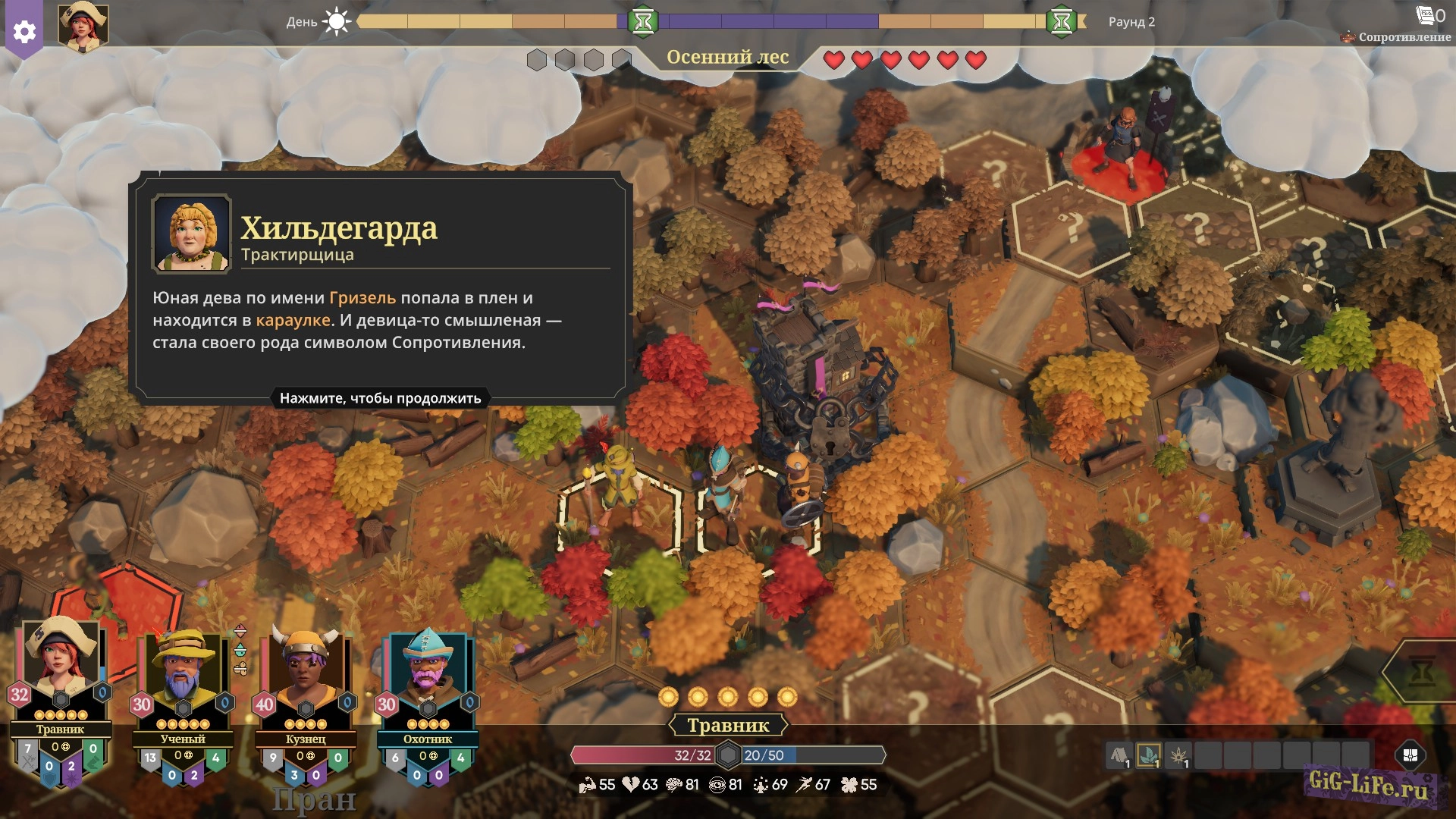The height and width of the screenshot is (819, 1456).
Task: Click the end-turn hourglass button
Action: 1422,670
